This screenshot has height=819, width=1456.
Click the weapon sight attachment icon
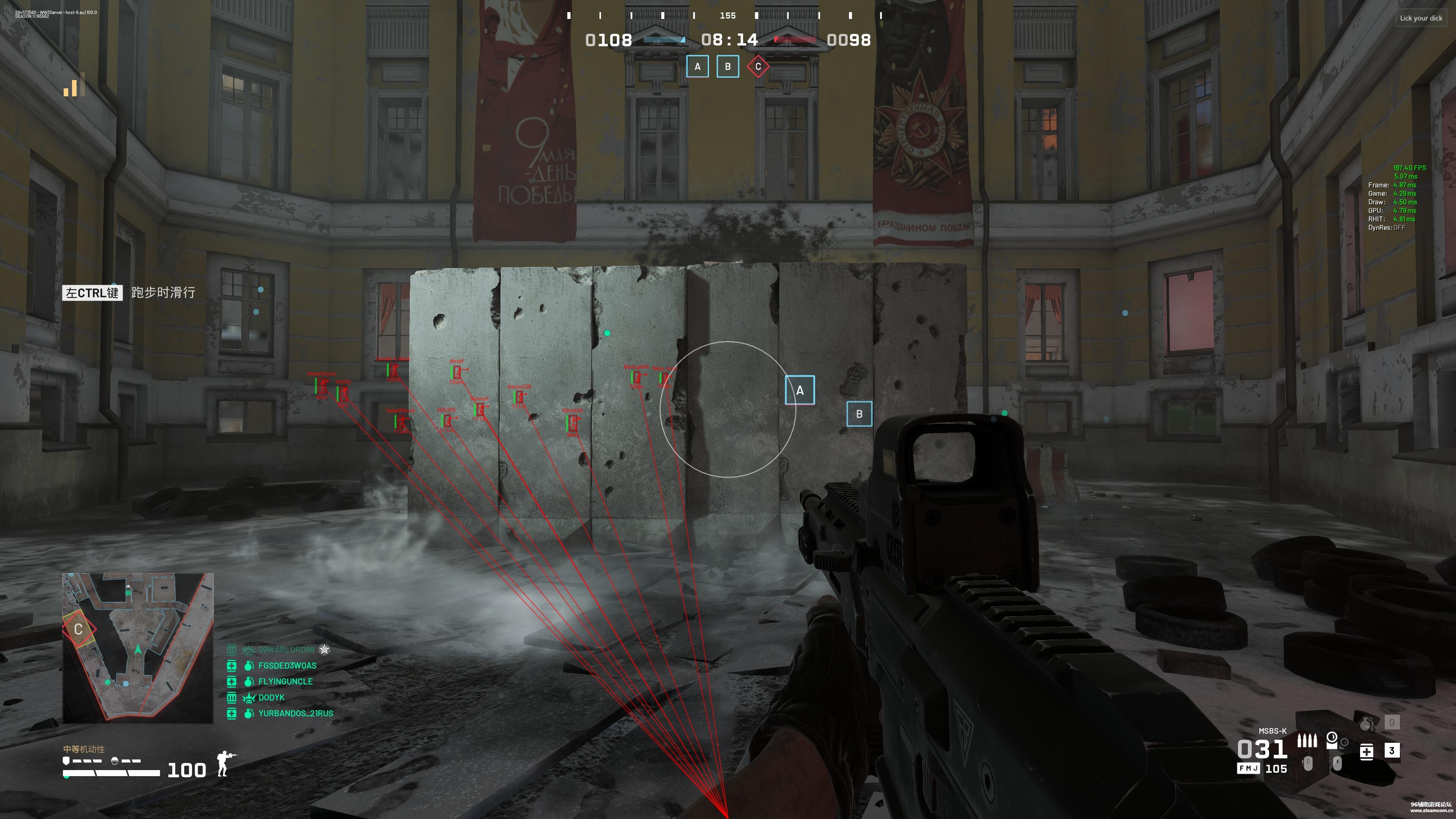click(x=1332, y=740)
